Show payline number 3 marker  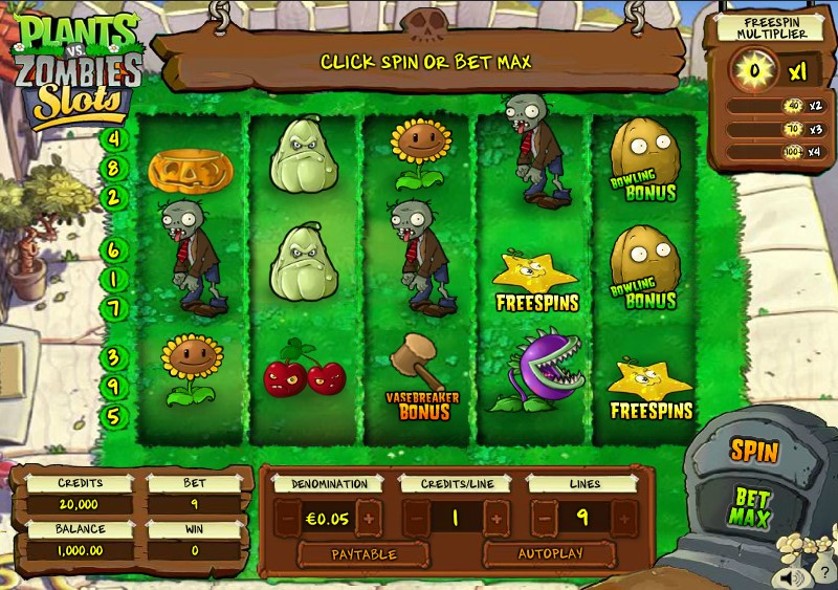point(114,357)
